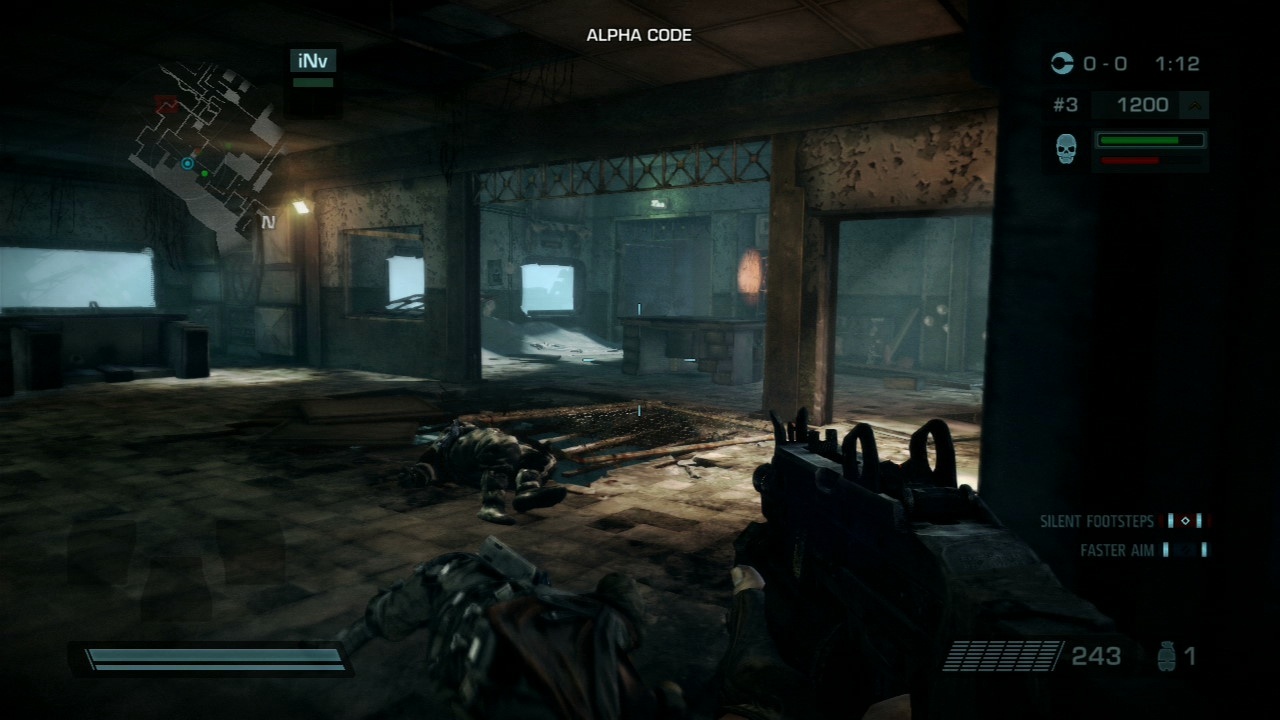Select the grenade icon beside the count 1

click(1167, 655)
